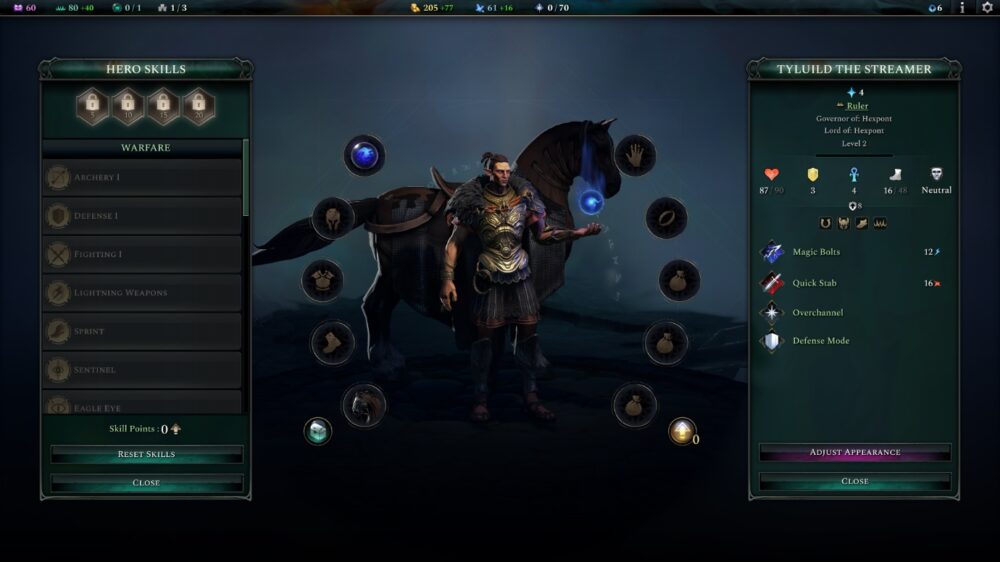Select the Sentinel skill
The height and width of the screenshot is (562, 1000).
click(143, 370)
